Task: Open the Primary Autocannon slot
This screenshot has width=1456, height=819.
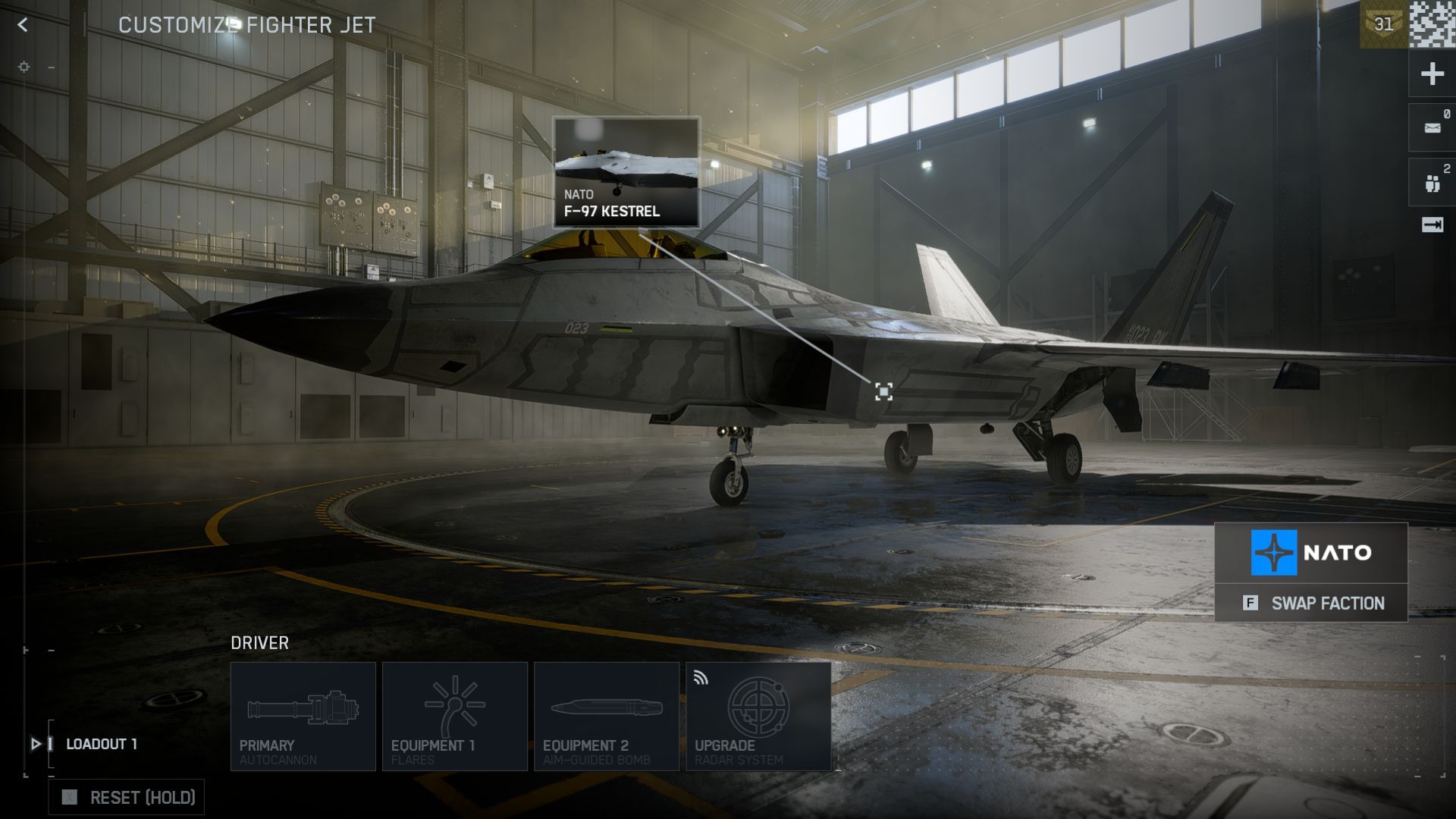Action: 303,717
